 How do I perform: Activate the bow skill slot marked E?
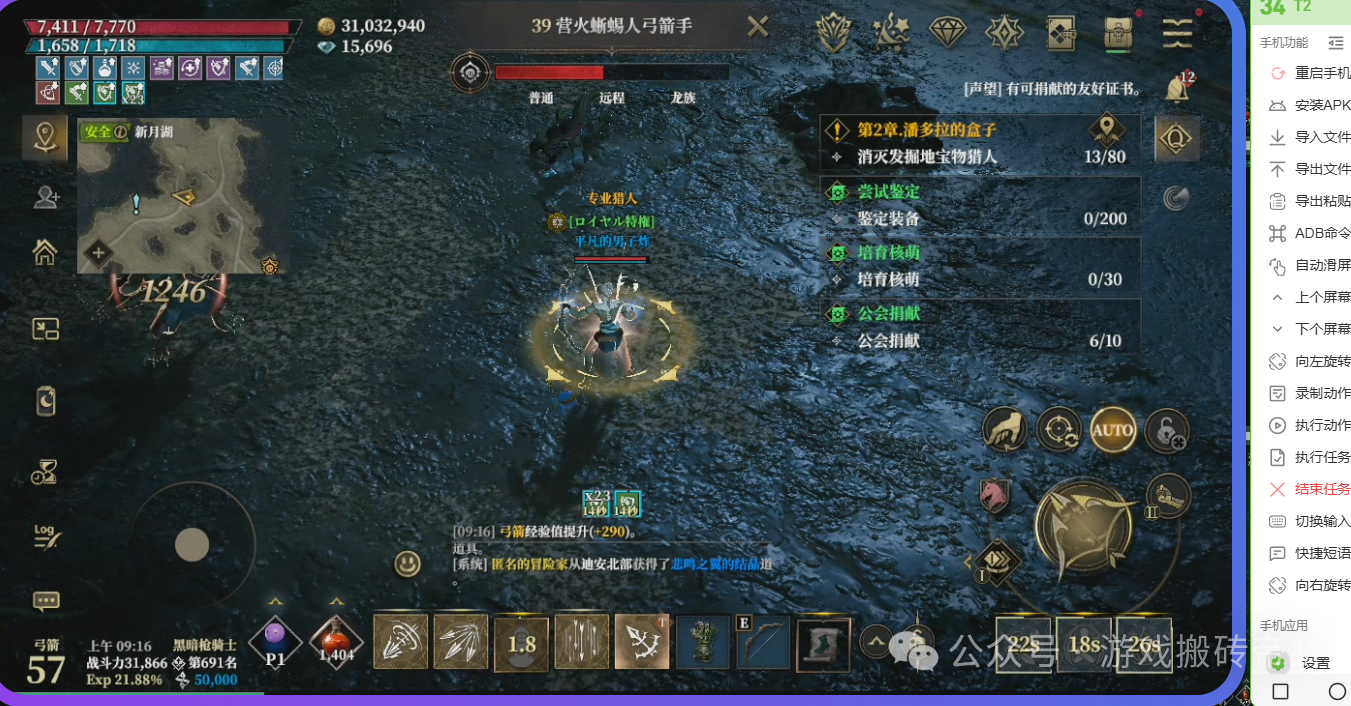coord(762,642)
